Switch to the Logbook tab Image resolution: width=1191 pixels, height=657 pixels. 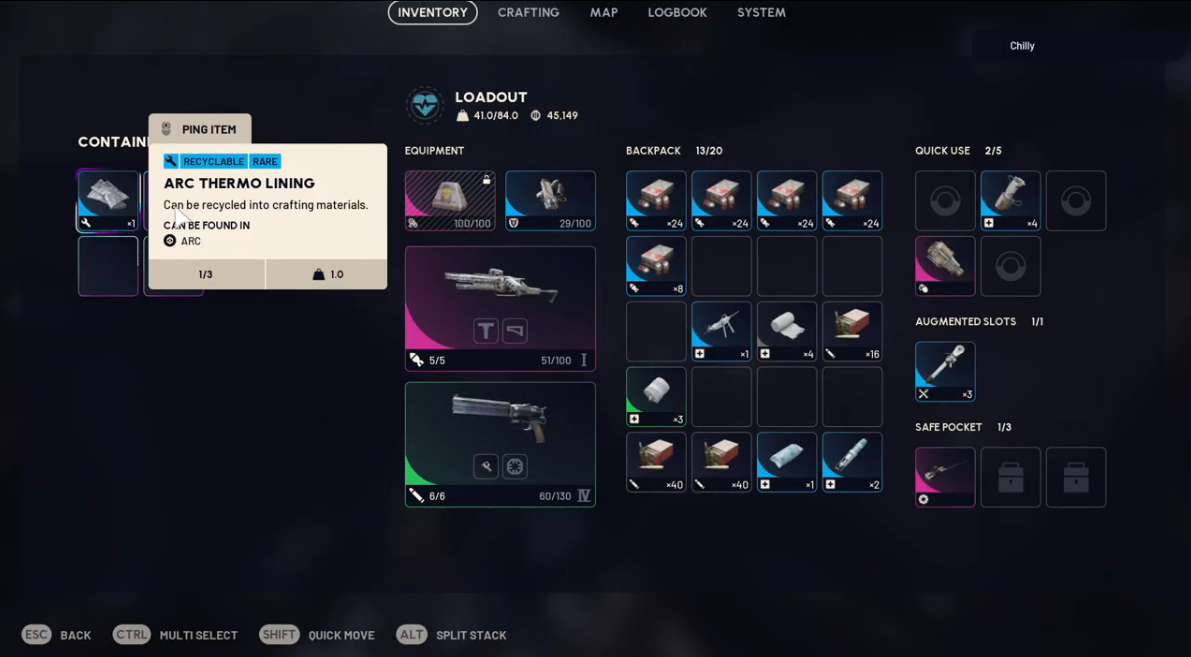coord(677,13)
